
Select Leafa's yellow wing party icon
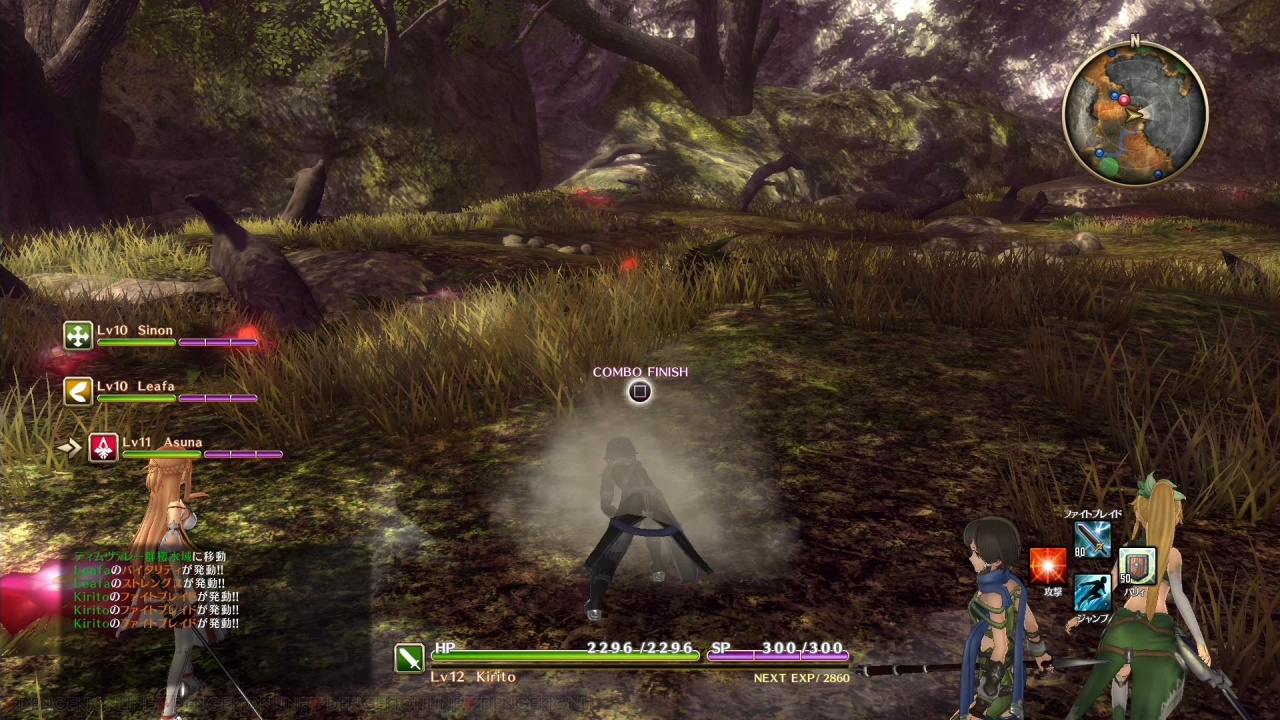[78, 391]
